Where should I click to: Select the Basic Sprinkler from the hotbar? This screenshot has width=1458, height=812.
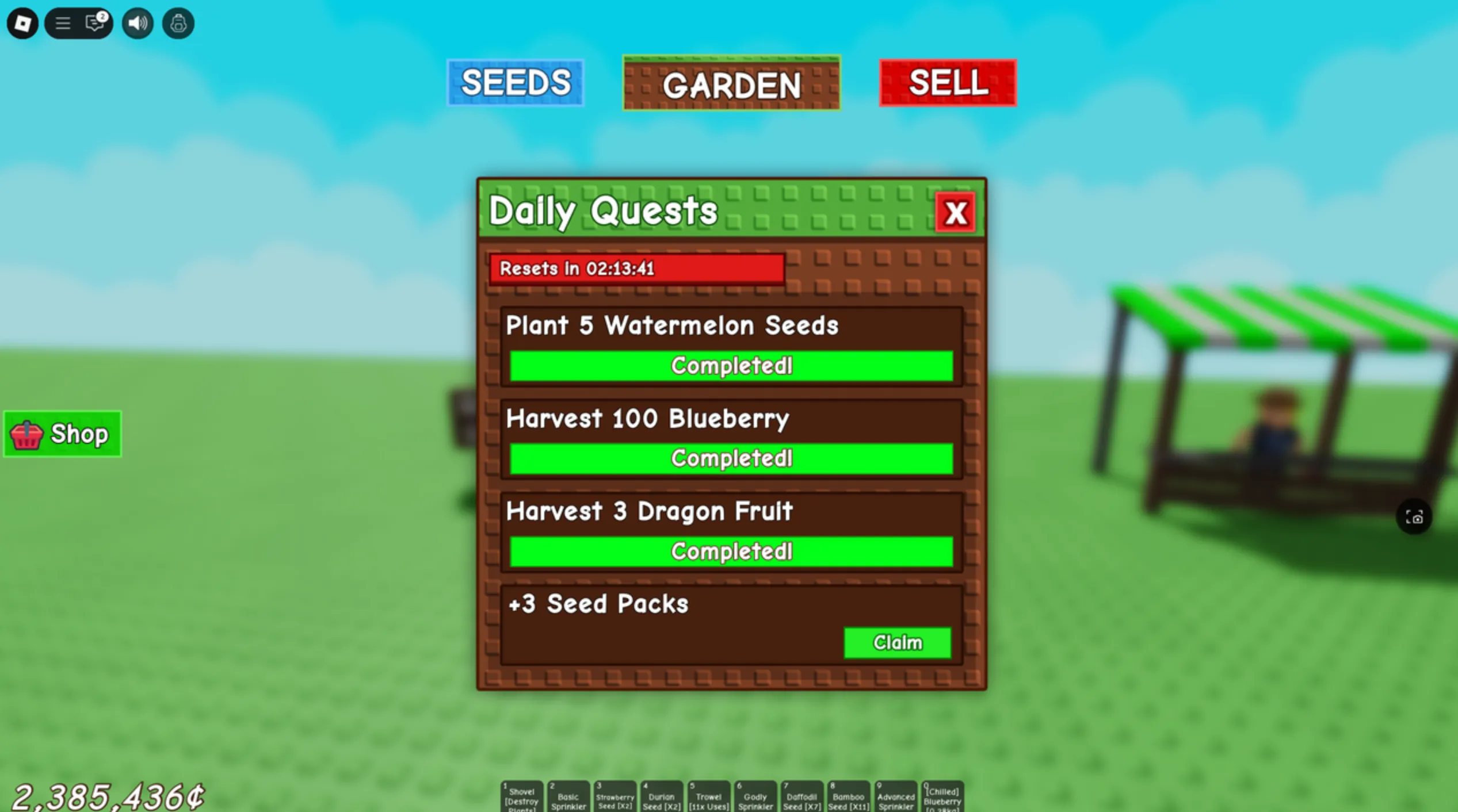coord(568,796)
